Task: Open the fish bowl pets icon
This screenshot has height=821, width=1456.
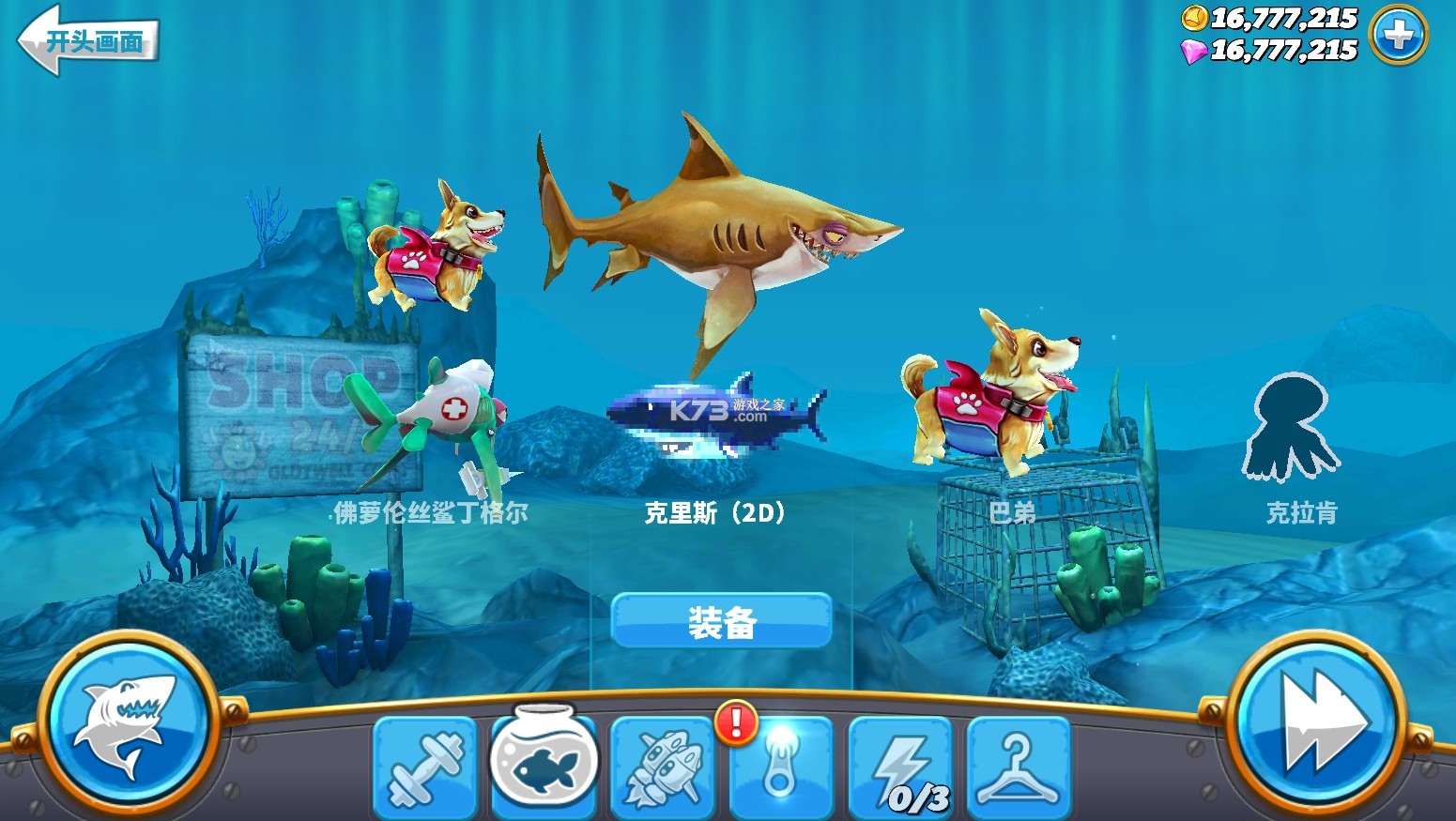Action: point(544,765)
